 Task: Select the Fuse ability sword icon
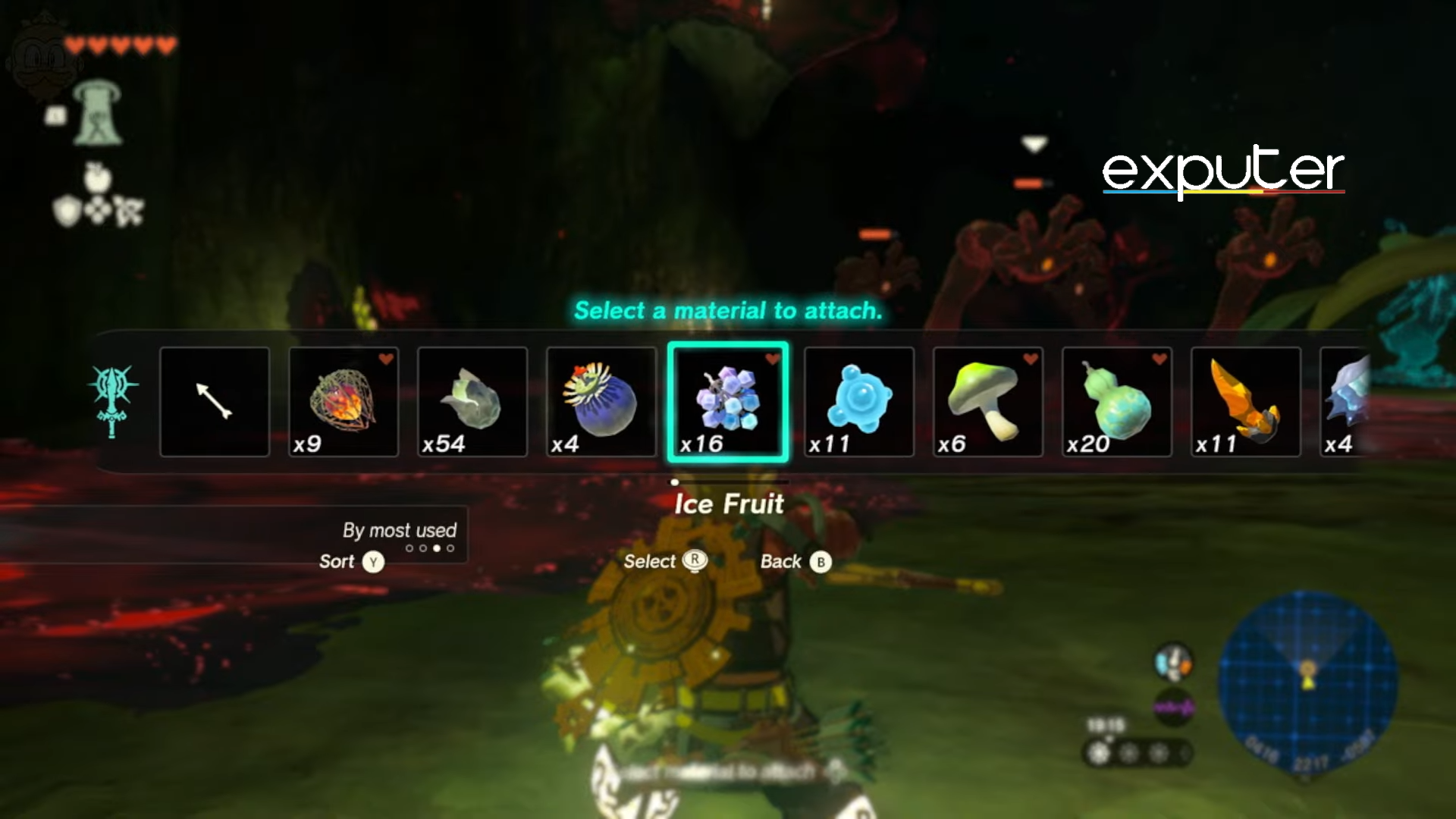point(112,400)
